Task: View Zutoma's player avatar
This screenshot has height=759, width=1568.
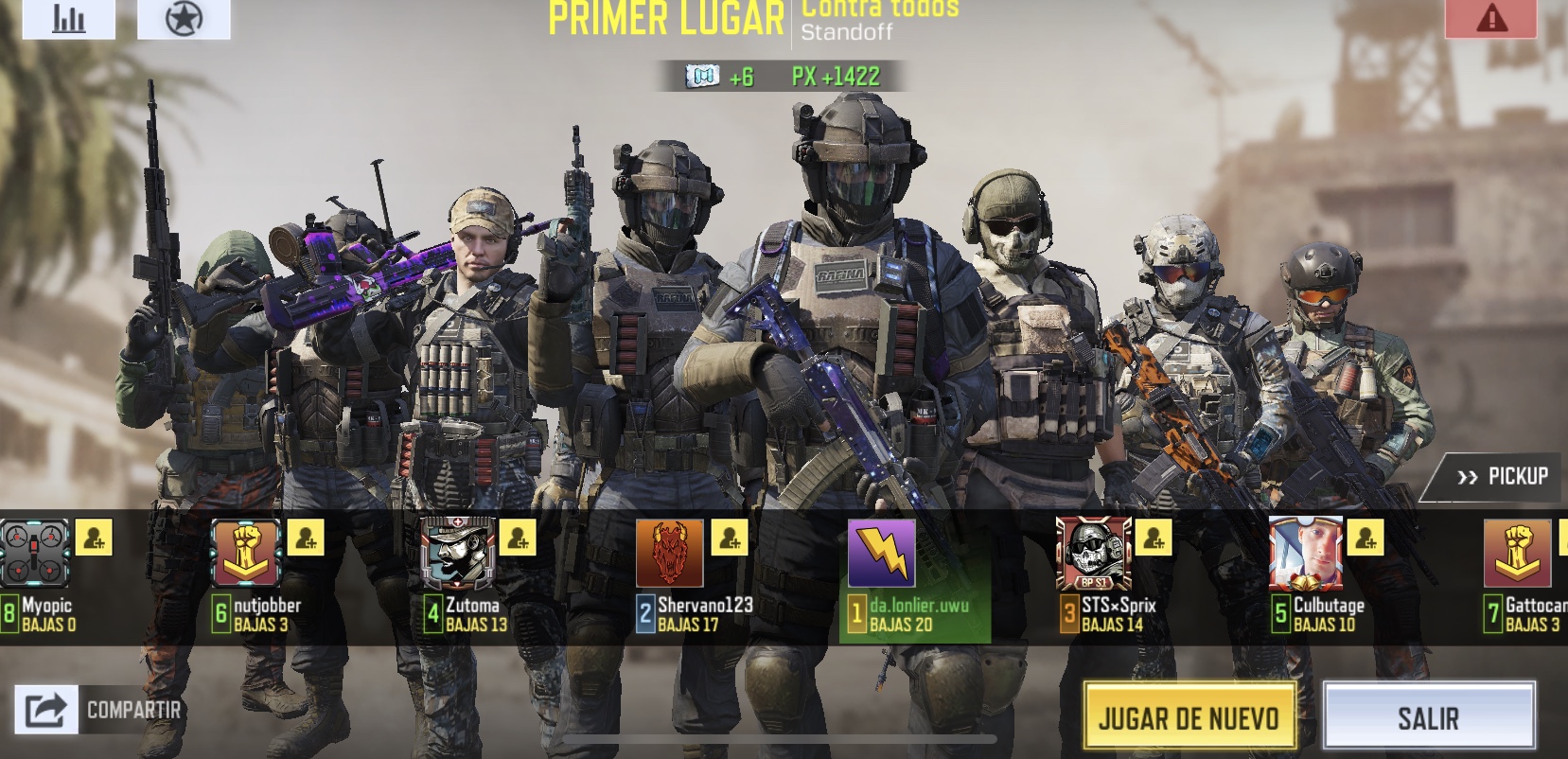Action: point(458,554)
